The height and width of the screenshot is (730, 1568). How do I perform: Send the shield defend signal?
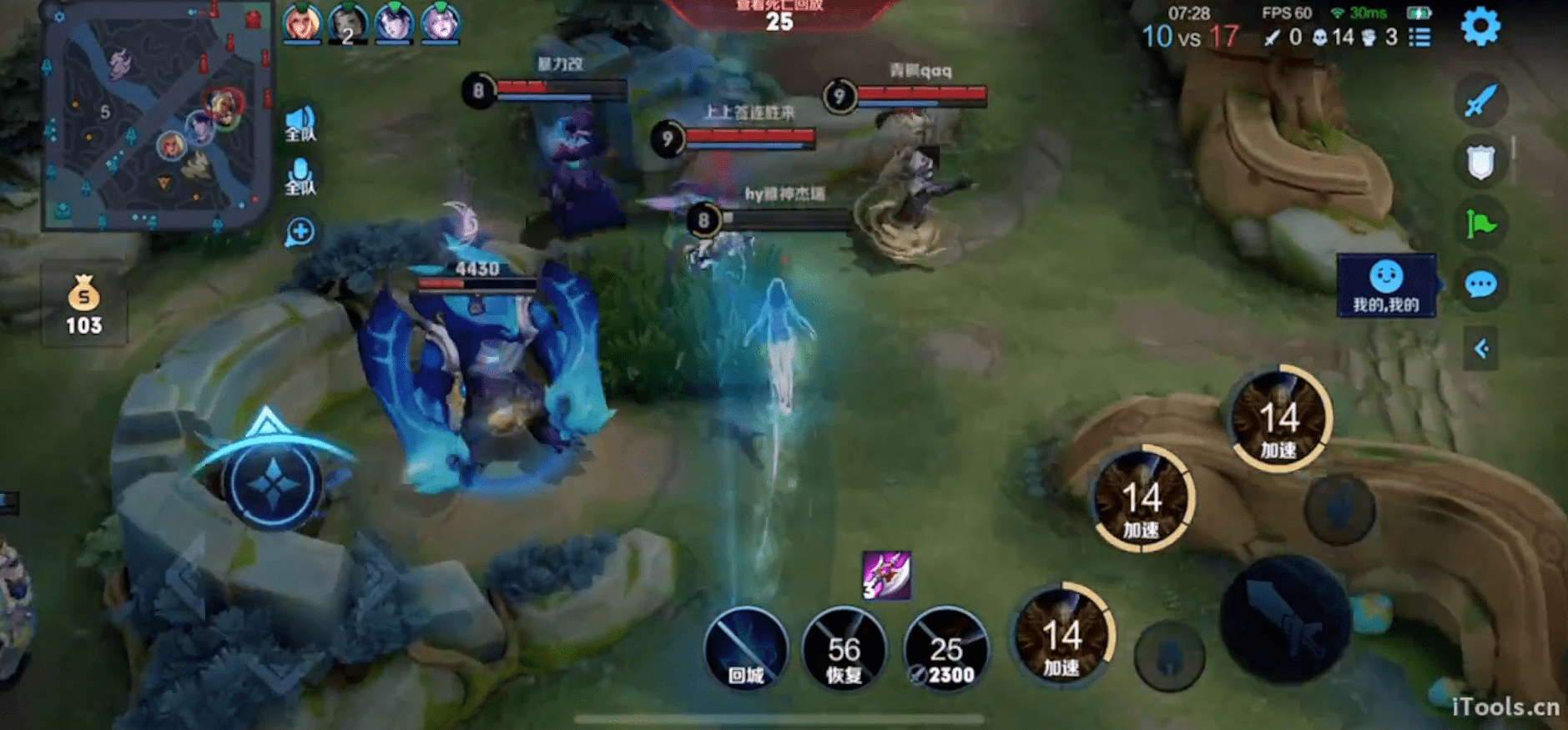pyautogui.click(x=1480, y=162)
